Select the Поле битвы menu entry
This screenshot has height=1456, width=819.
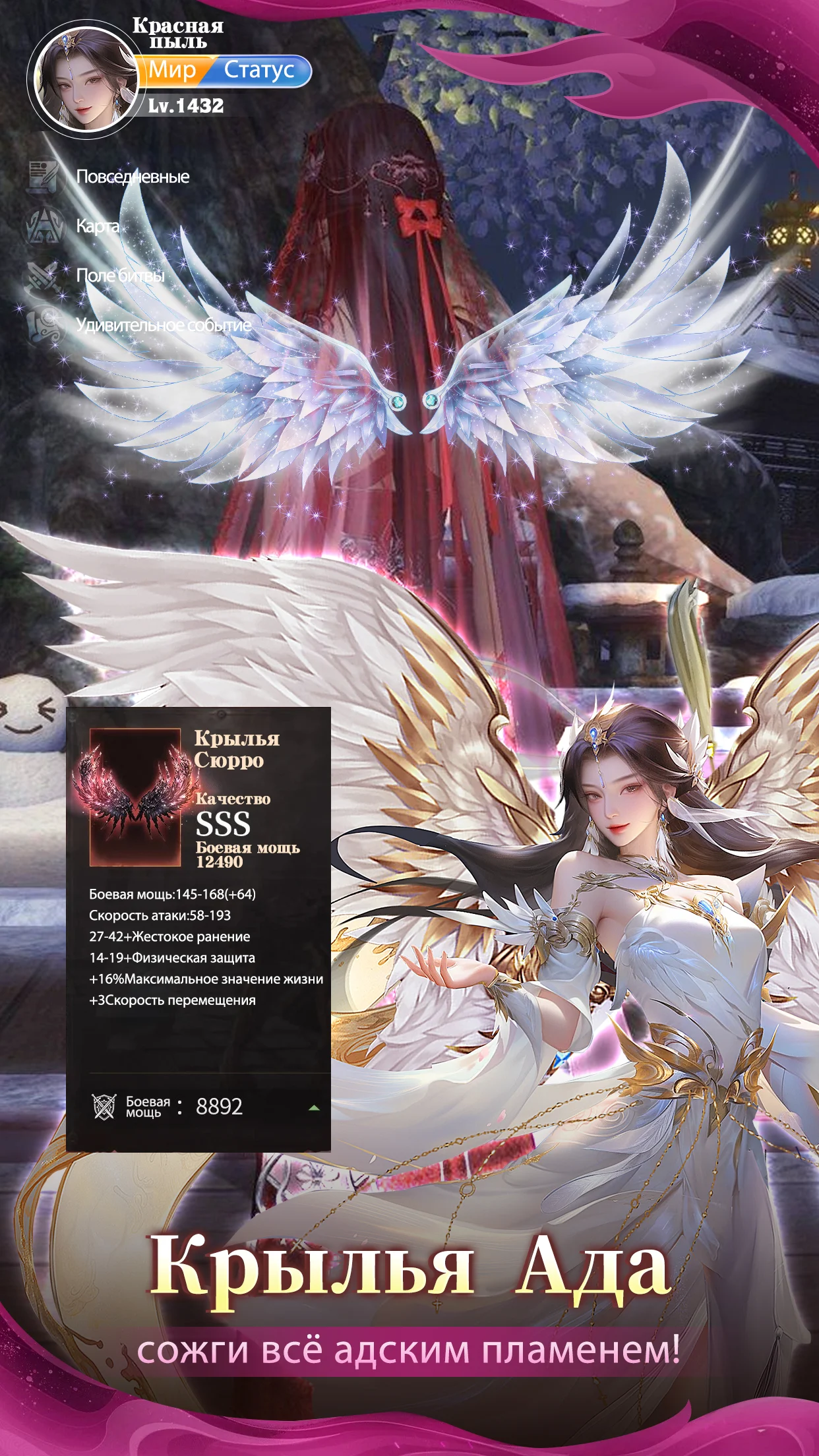tap(120, 276)
